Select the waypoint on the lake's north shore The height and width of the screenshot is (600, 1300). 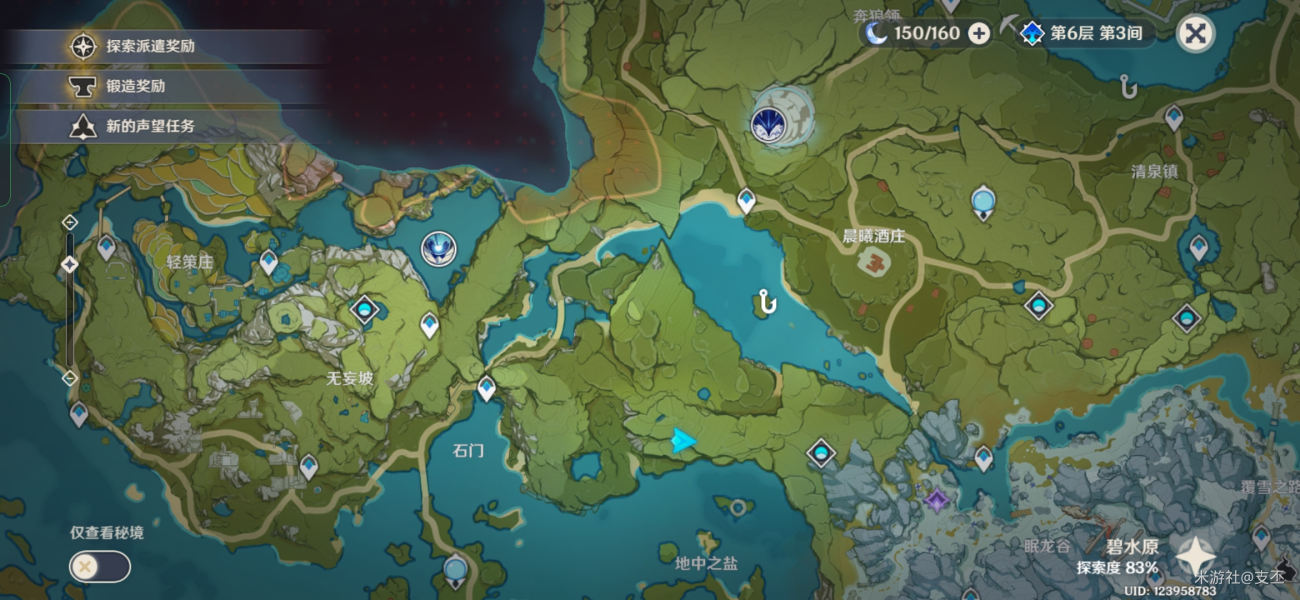(x=746, y=201)
